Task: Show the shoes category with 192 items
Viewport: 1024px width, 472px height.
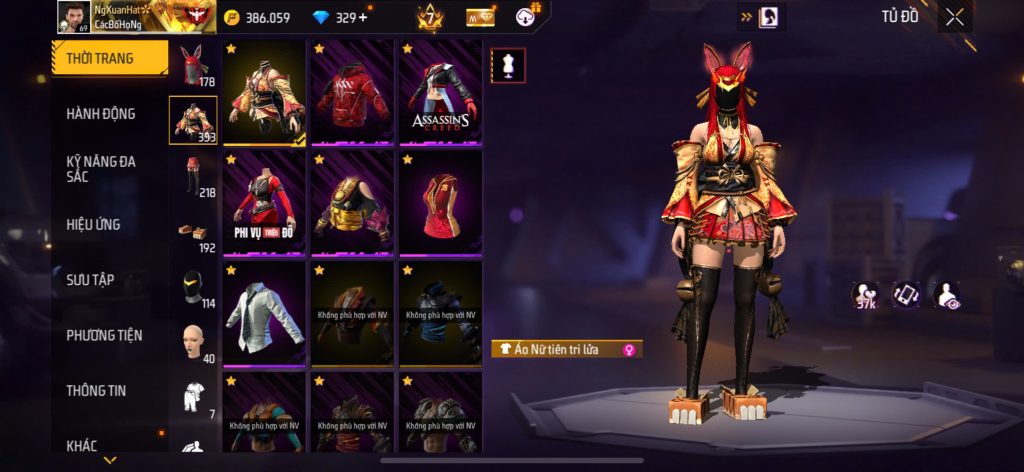Action: pyautogui.click(x=193, y=232)
